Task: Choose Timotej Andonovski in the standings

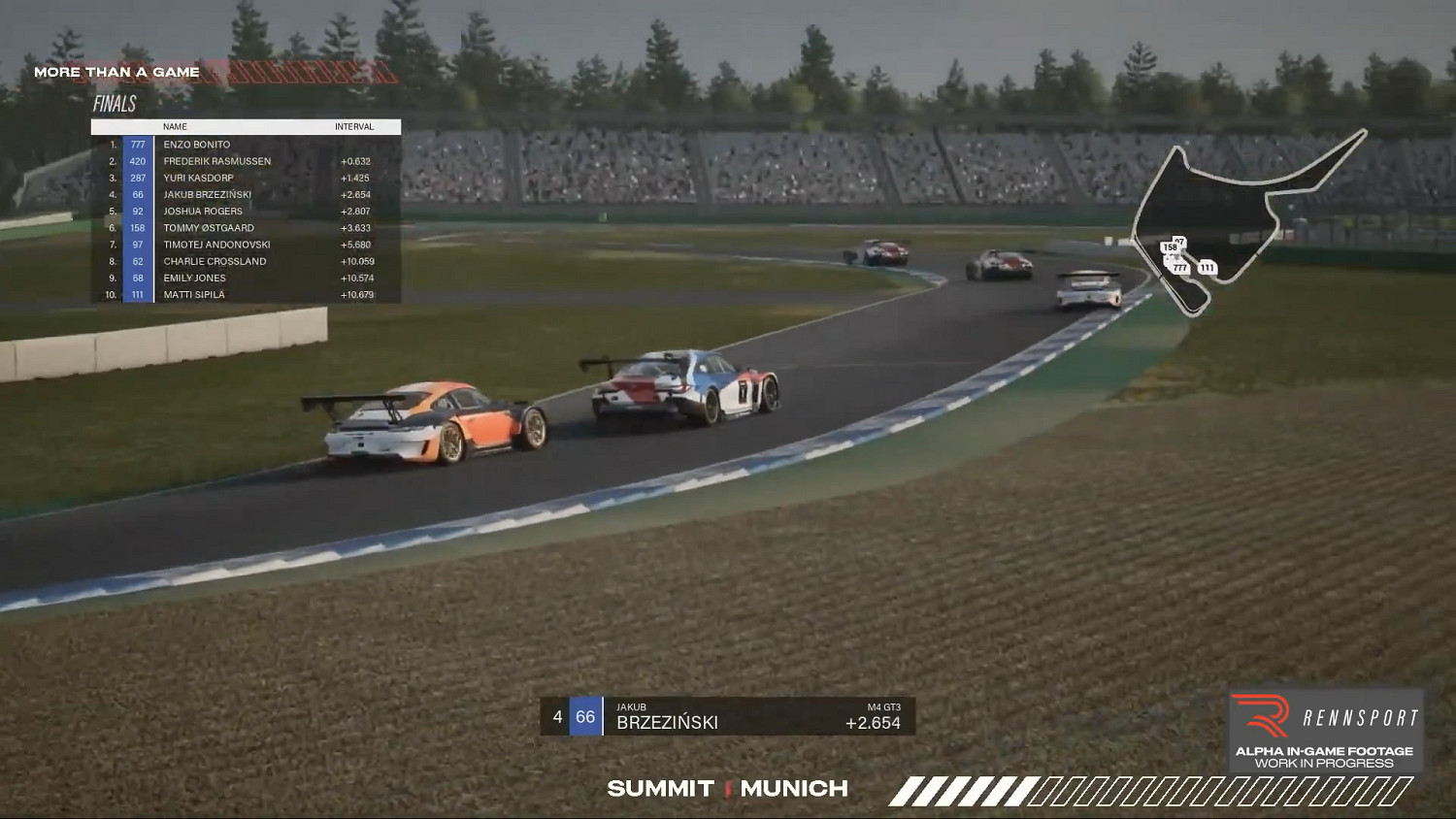Action: 216,245
